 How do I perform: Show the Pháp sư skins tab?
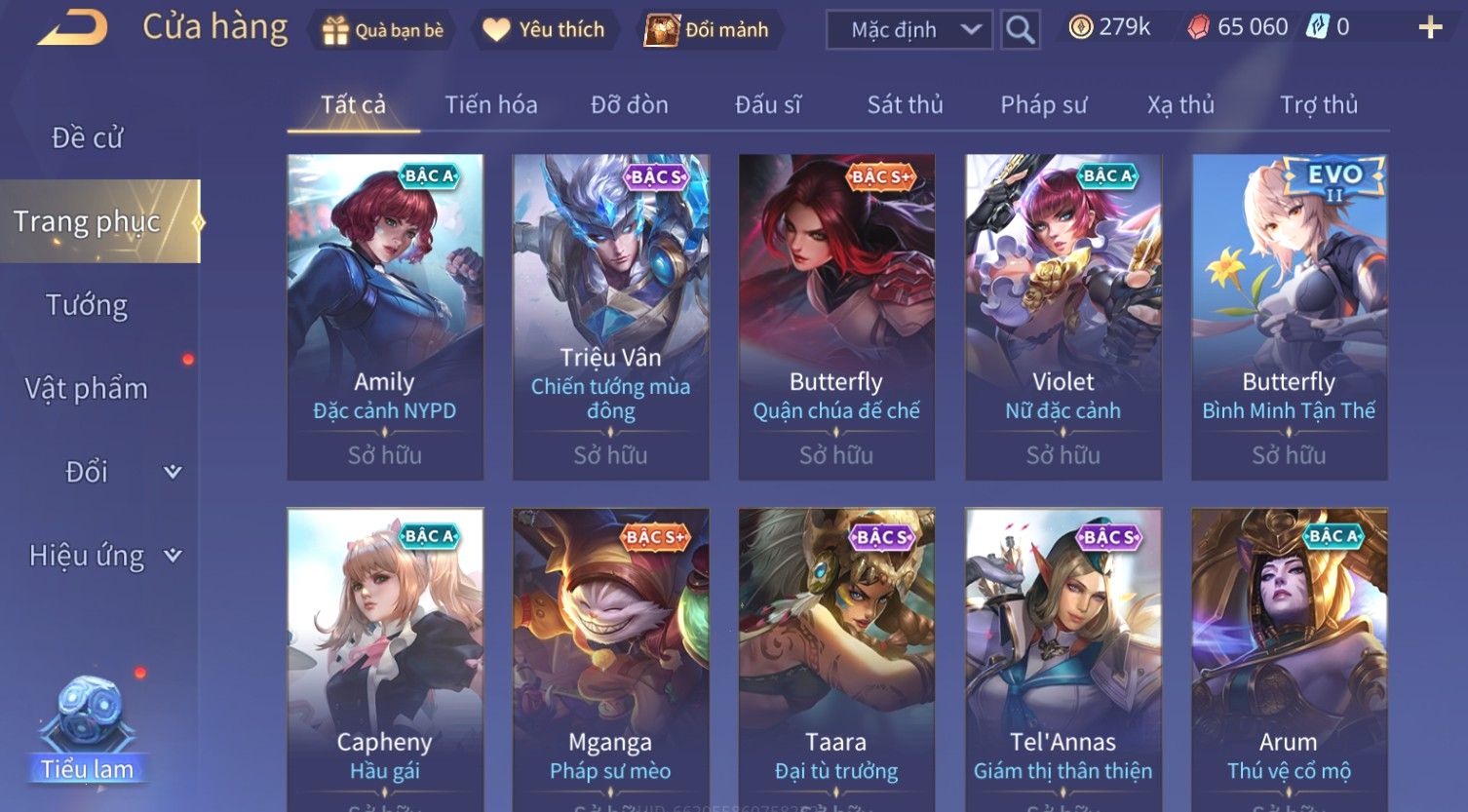[x=1043, y=104]
